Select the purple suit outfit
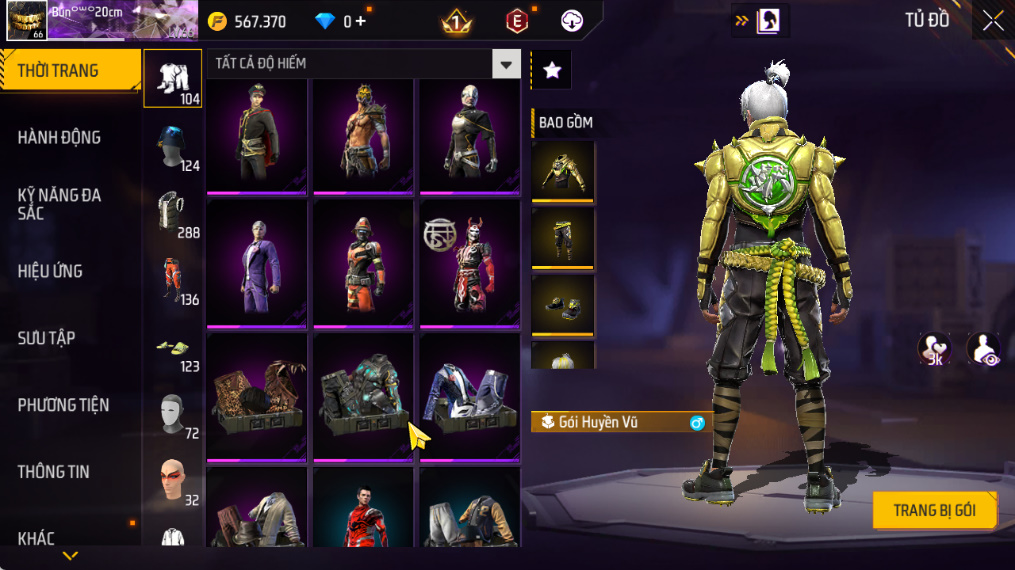 (257, 264)
